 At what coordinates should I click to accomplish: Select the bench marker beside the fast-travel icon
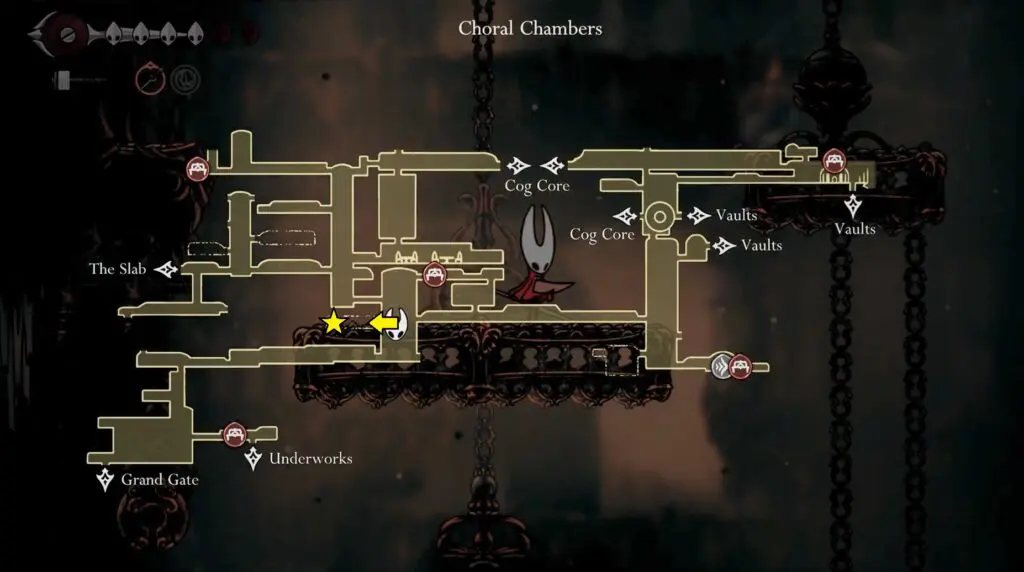click(x=740, y=367)
